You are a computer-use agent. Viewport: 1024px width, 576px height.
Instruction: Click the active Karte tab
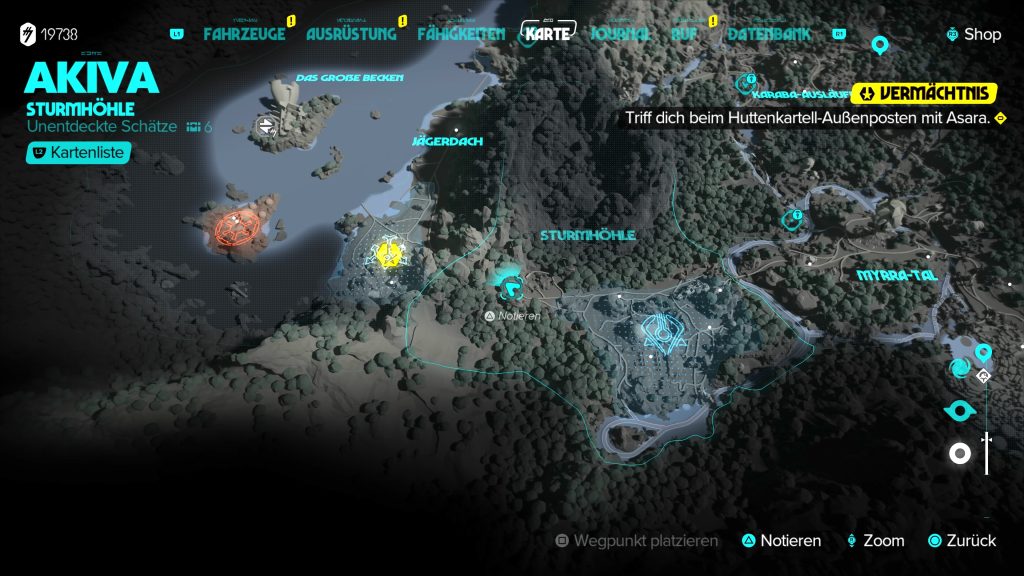549,32
